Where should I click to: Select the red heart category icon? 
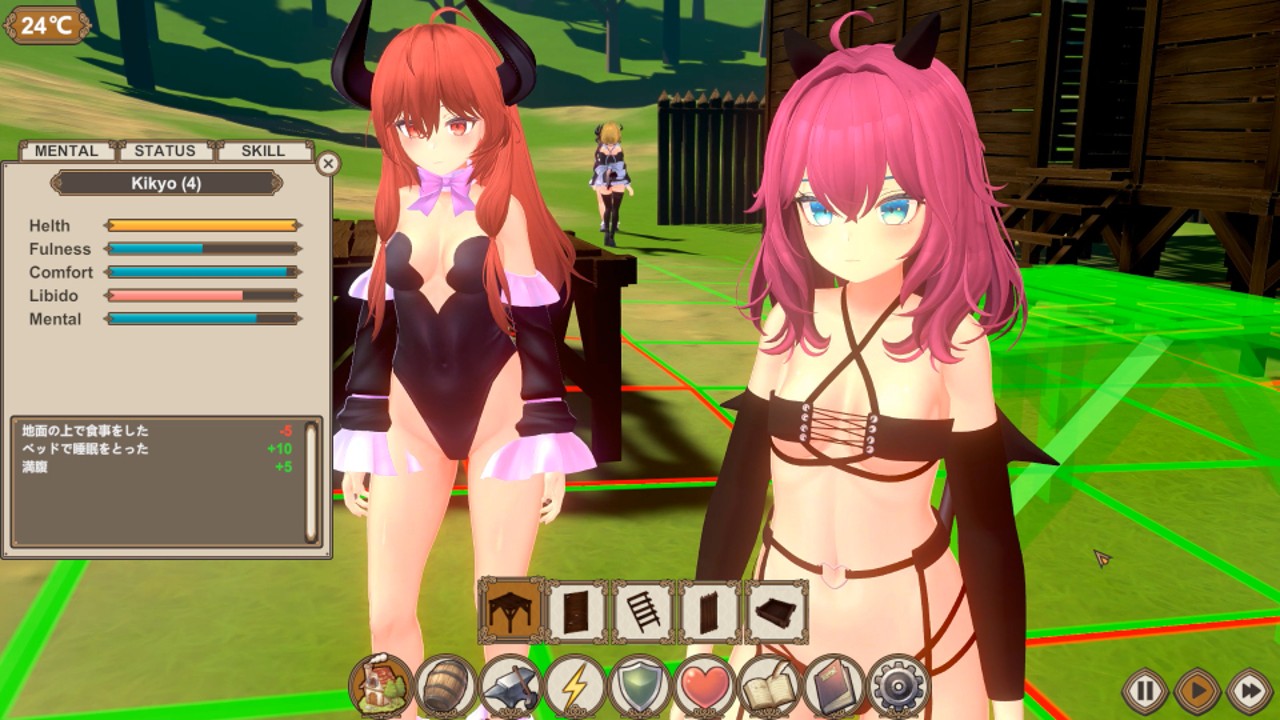(704, 687)
